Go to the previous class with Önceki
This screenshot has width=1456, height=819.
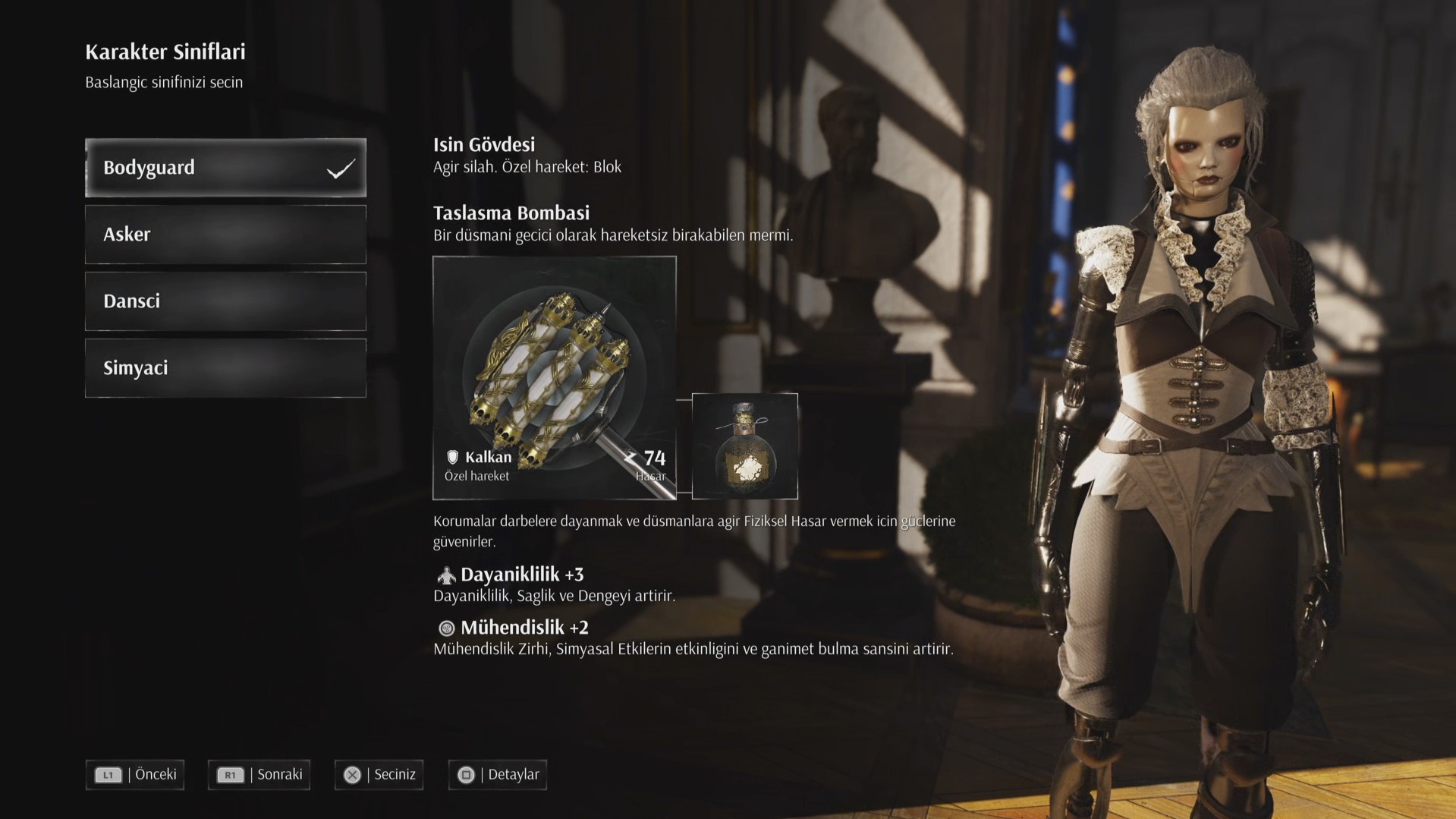click(135, 775)
